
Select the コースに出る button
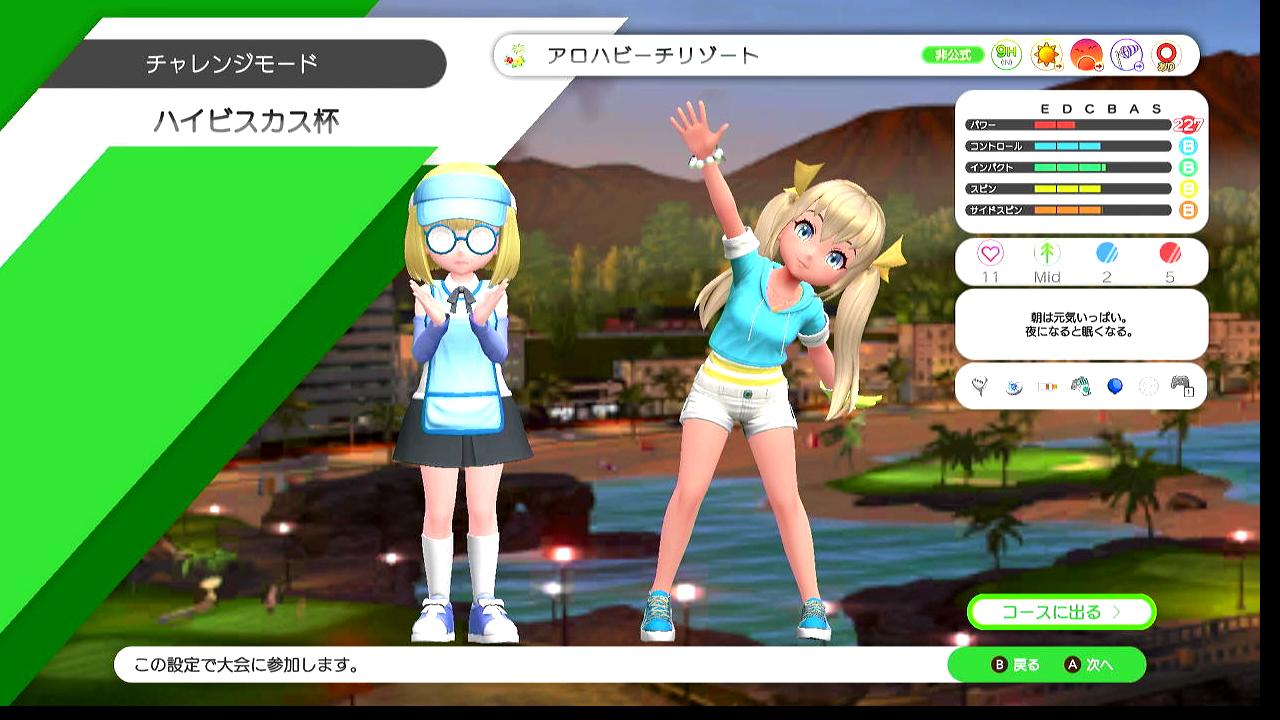pos(1061,612)
